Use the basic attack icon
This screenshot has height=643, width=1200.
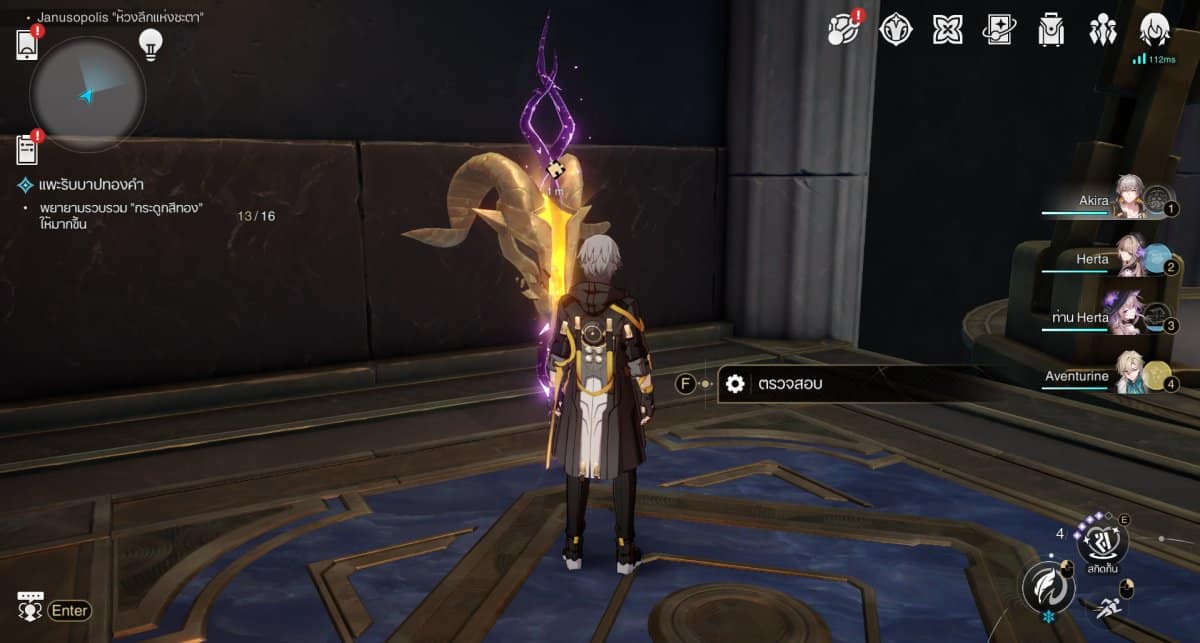1048,587
